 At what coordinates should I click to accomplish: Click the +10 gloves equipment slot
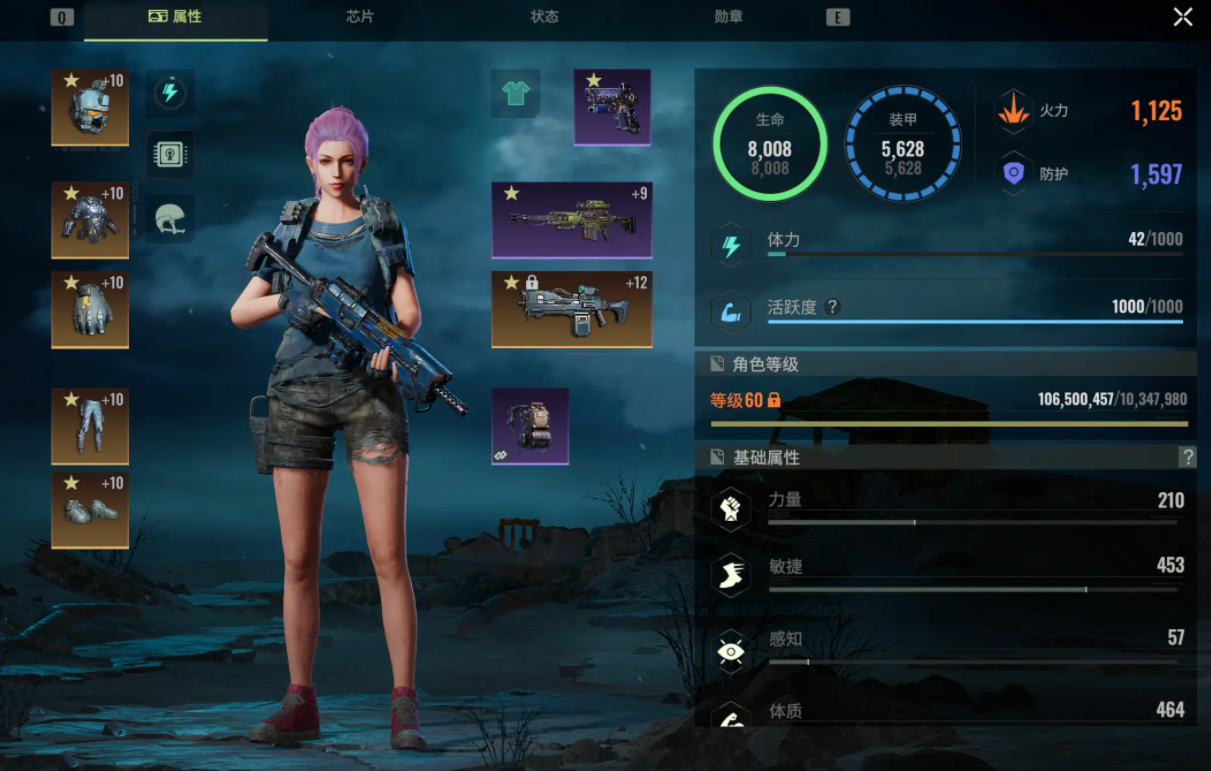(90, 310)
